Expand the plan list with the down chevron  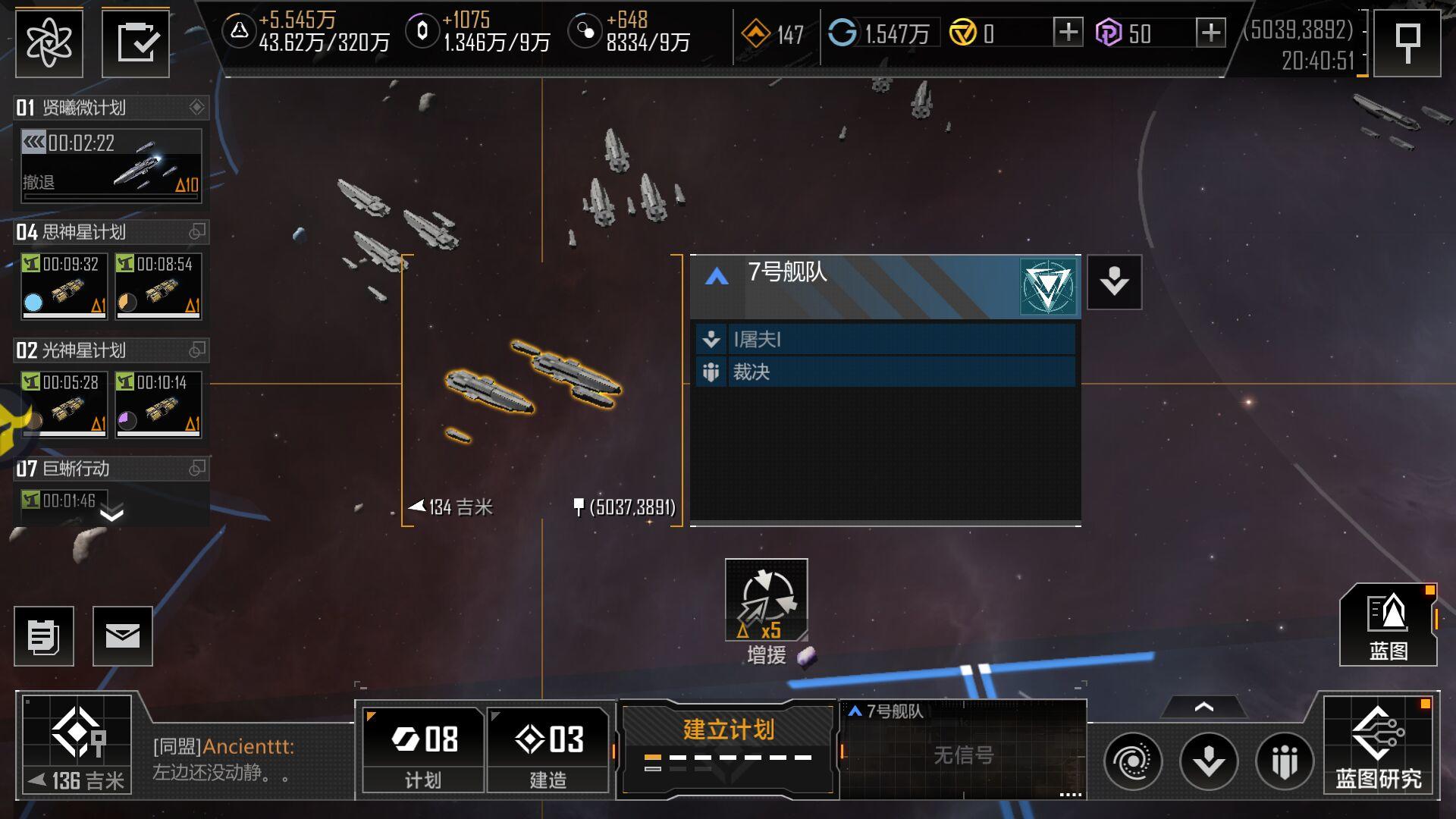[111, 516]
